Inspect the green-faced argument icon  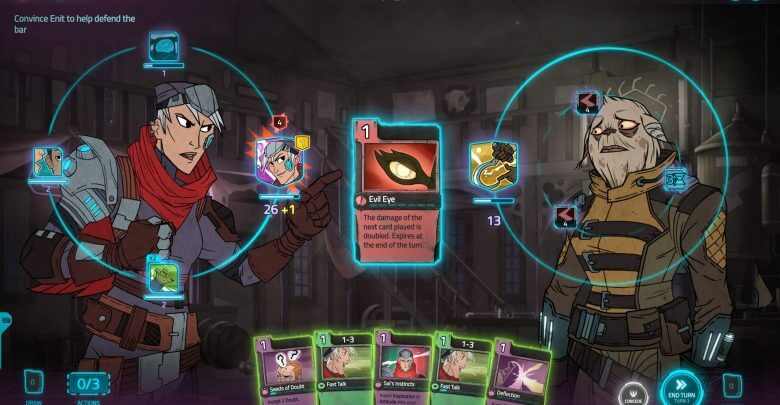click(164, 275)
